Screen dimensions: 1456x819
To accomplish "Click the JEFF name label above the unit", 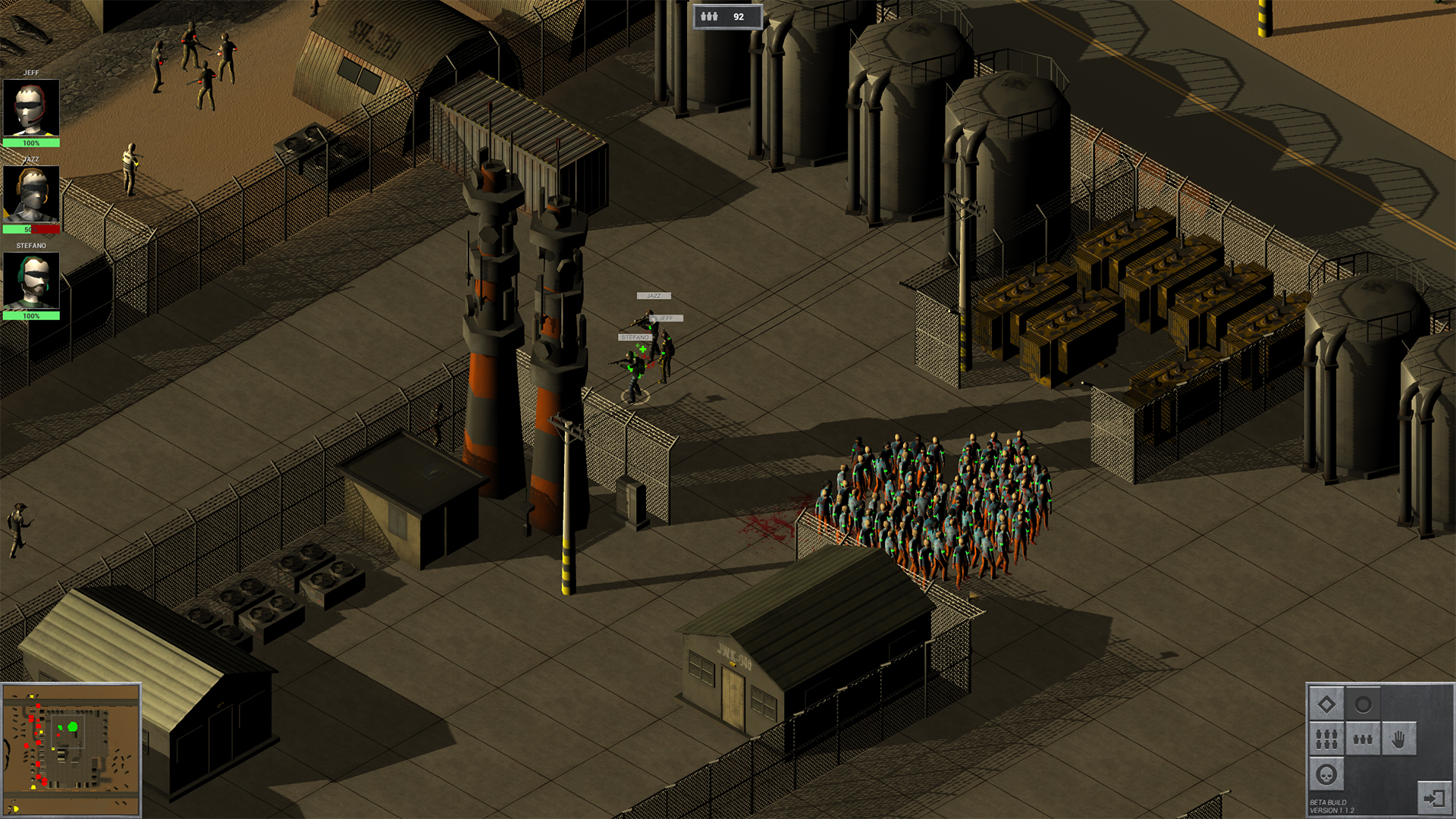I will click(x=666, y=318).
